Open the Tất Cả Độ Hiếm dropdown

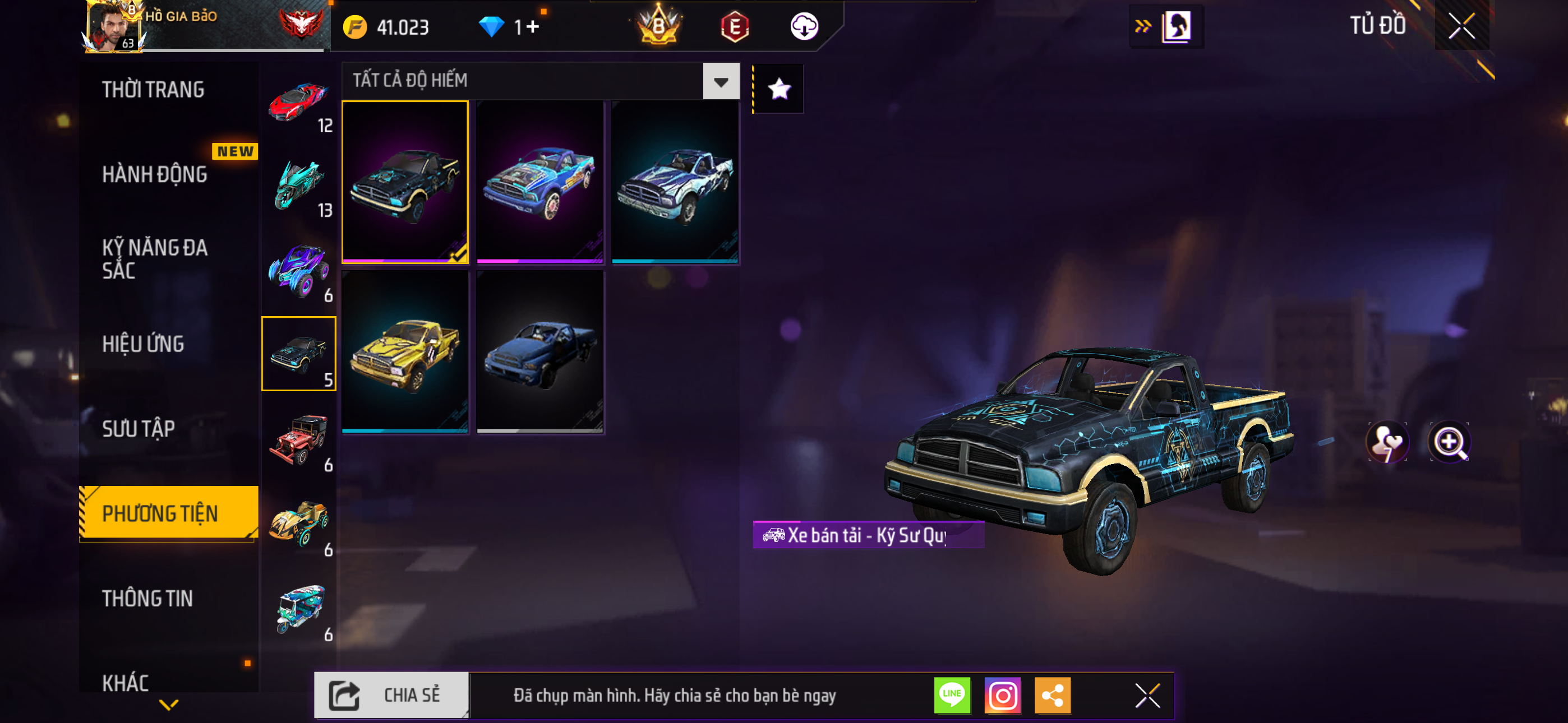[x=721, y=82]
